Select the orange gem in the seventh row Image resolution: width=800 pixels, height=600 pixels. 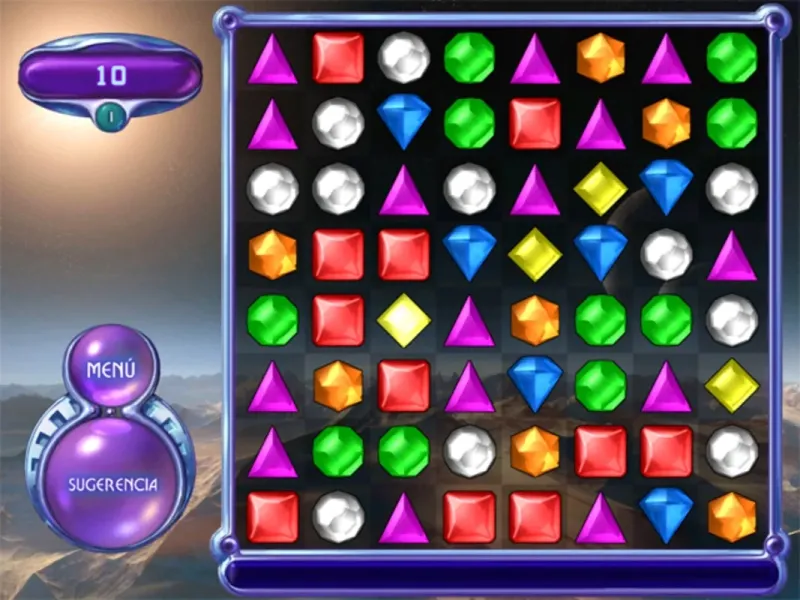[x=535, y=451]
